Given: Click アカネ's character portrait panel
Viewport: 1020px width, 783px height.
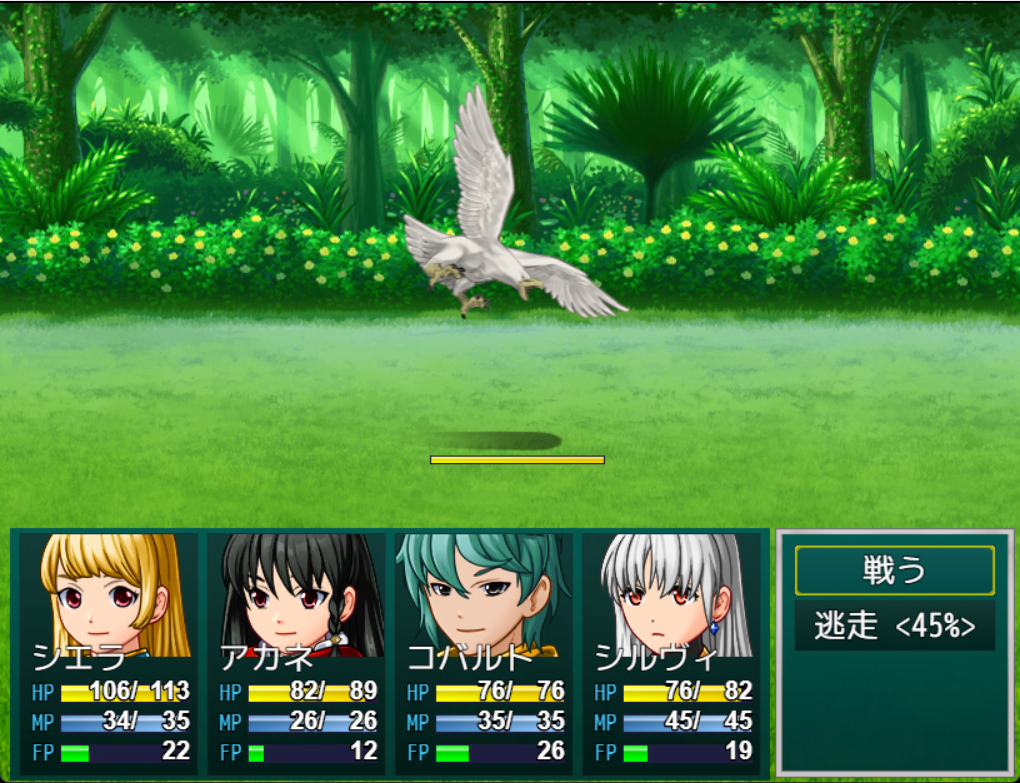Looking at the screenshot, I should 296,651.
